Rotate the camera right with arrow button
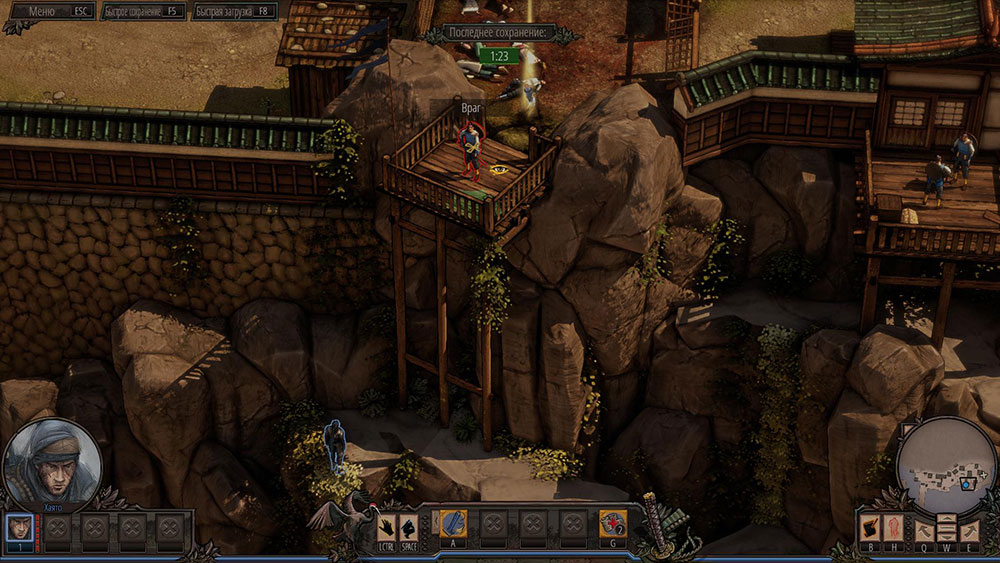This screenshot has height=563, width=1000. click(x=968, y=529)
